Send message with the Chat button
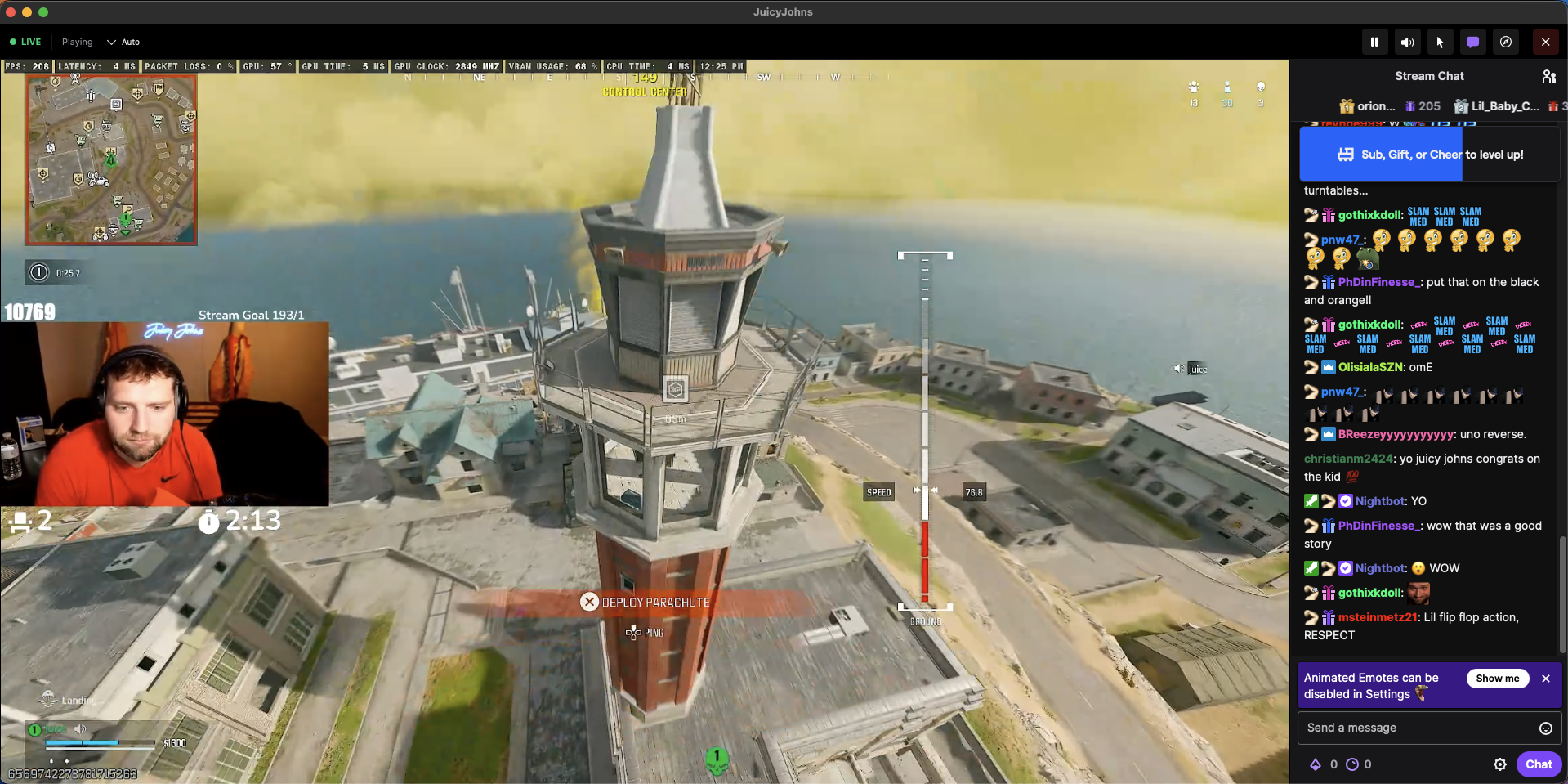This screenshot has height=784, width=1568. pyautogui.click(x=1539, y=764)
